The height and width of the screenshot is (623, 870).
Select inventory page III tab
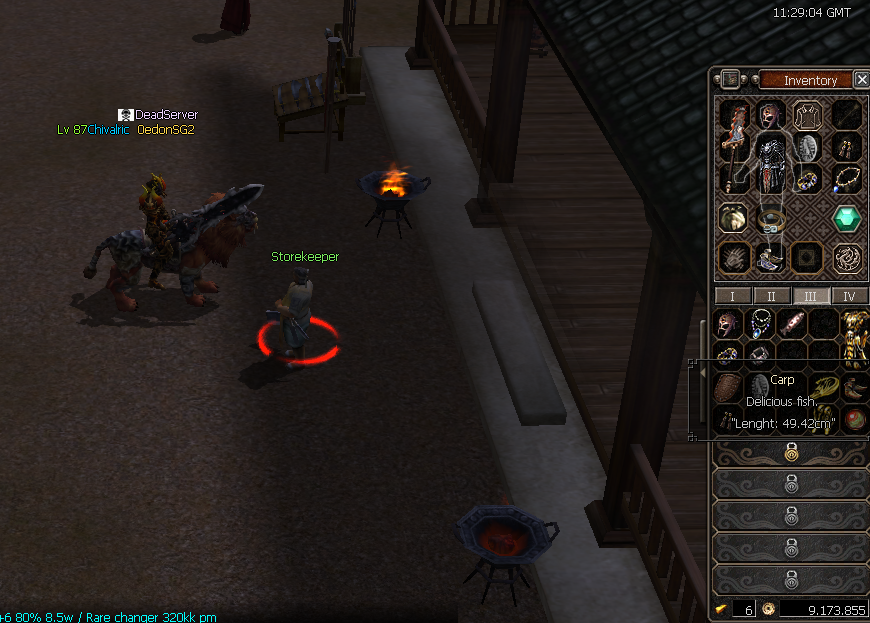(x=810, y=296)
